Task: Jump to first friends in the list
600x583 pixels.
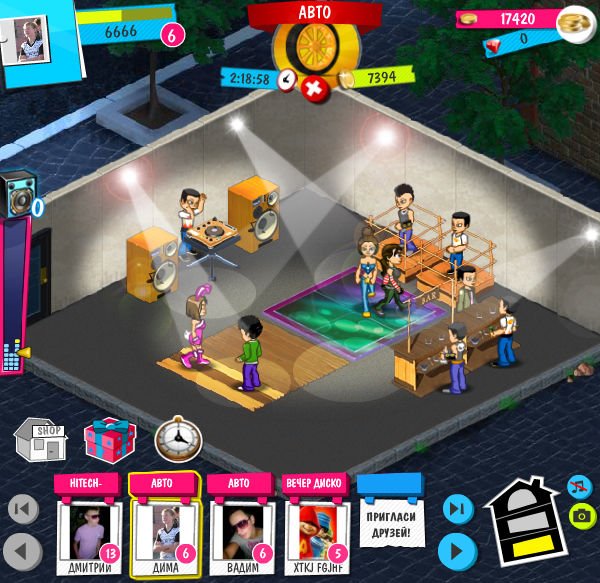Action: (23, 509)
